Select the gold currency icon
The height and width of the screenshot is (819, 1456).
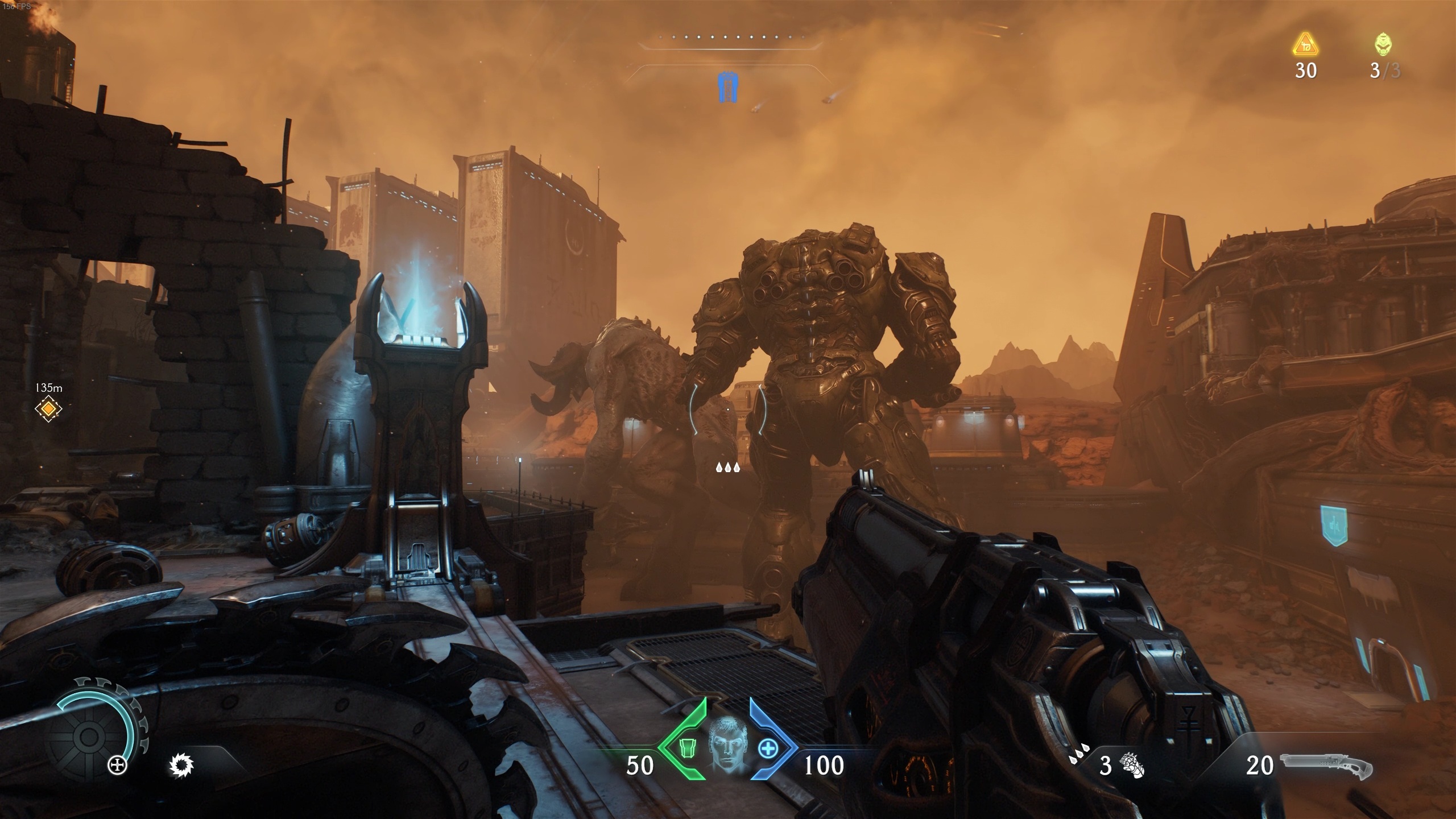pos(1305,45)
